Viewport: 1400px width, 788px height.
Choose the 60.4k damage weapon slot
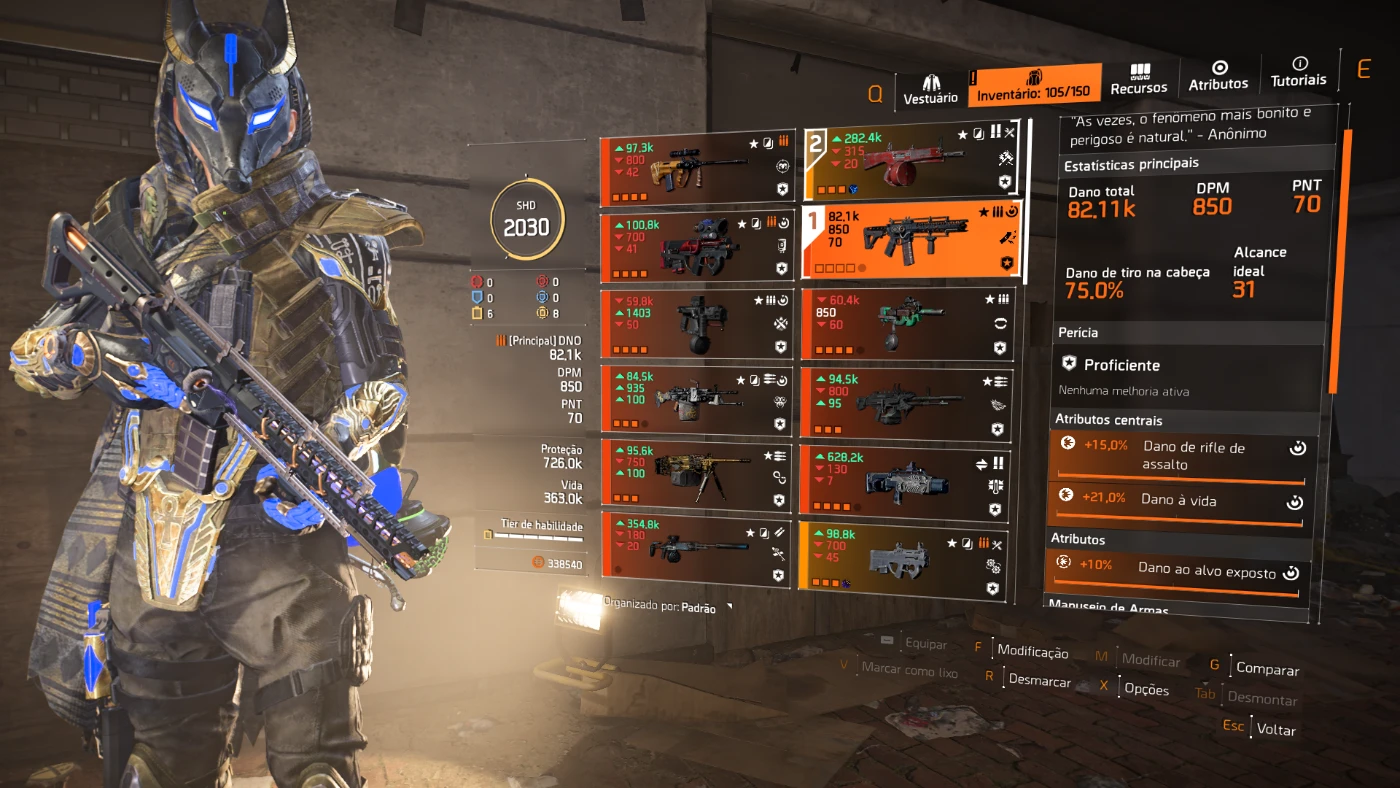pos(908,323)
